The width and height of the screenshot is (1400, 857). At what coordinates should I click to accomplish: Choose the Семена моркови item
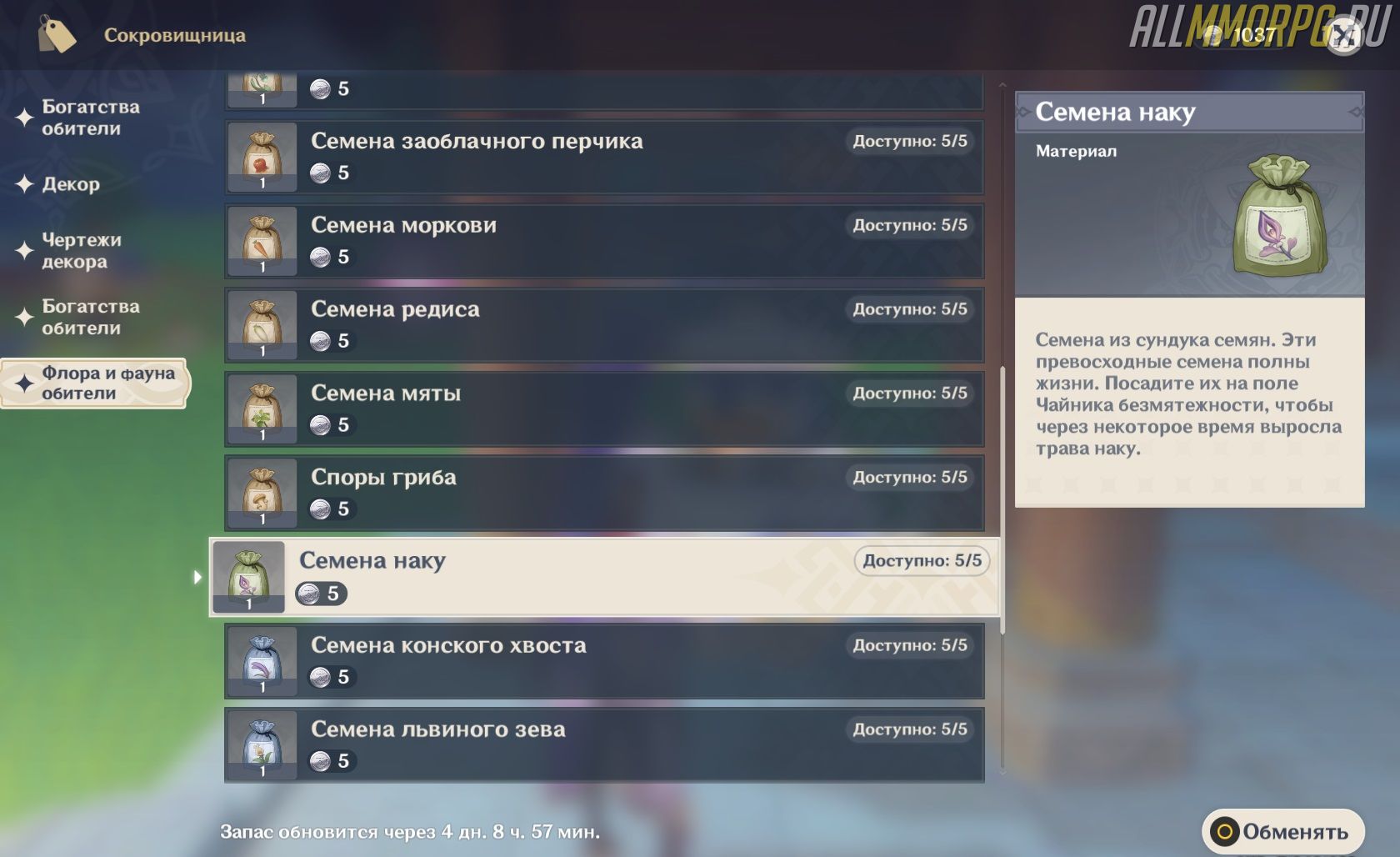(x=603, y=241)
